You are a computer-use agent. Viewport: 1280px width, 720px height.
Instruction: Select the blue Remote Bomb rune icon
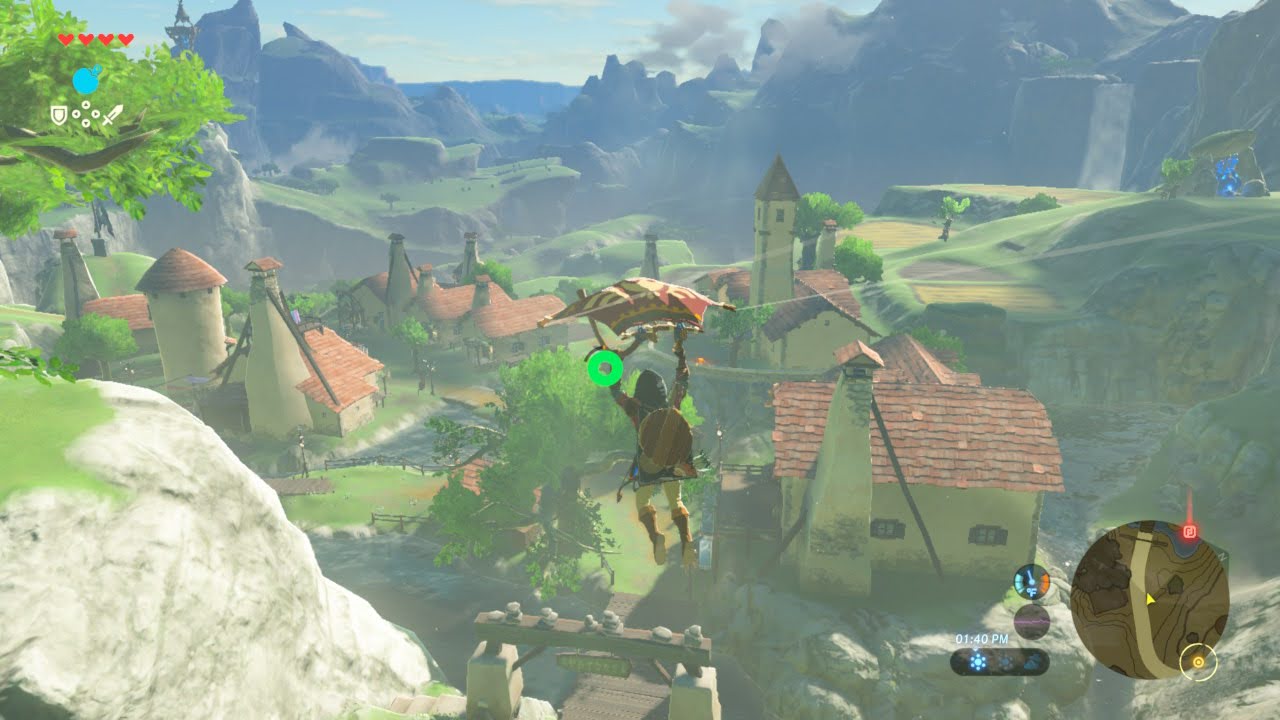pyautogui.click(x=87, y=80)
